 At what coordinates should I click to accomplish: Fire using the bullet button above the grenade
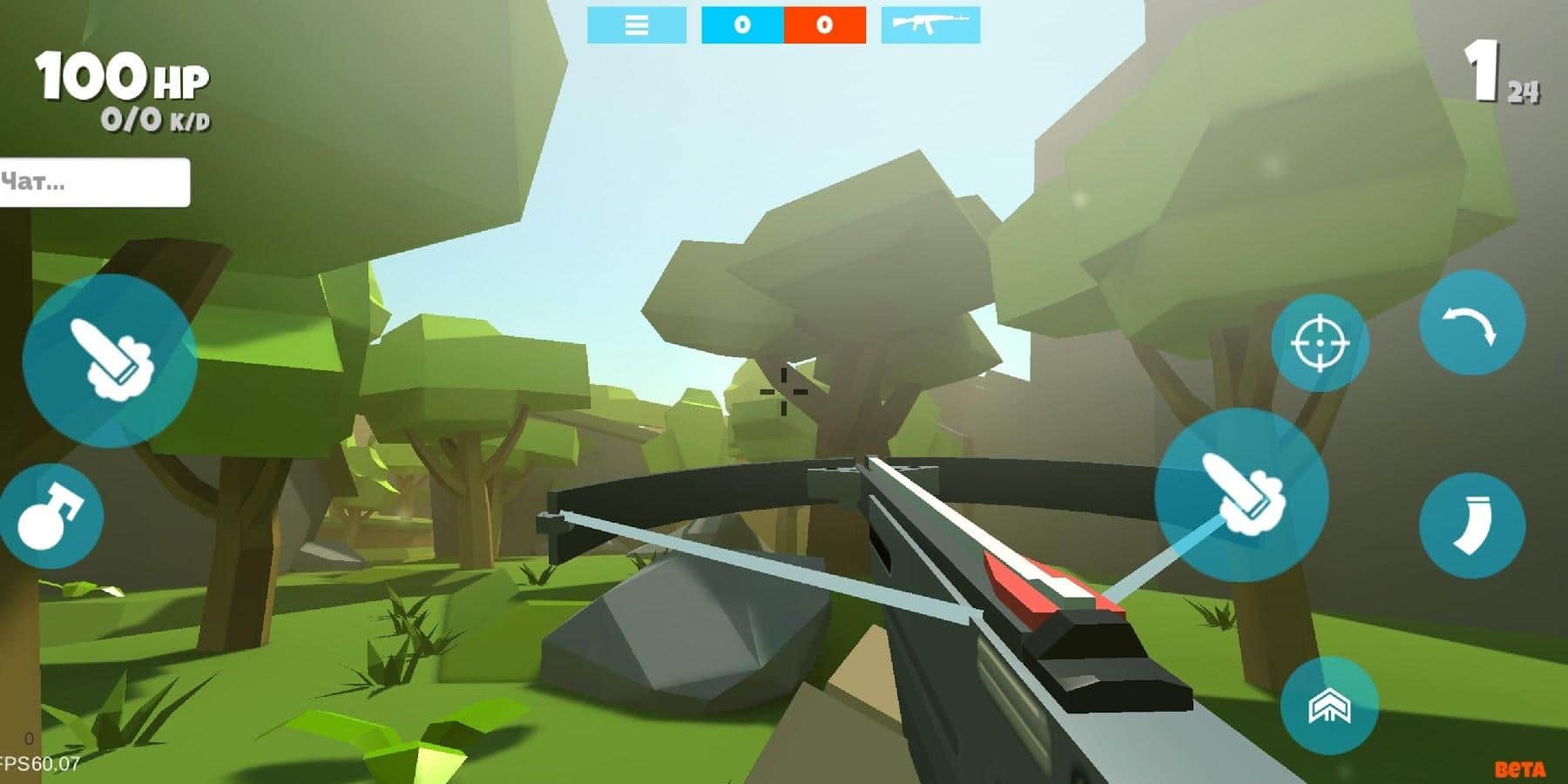tap(110, 361)
